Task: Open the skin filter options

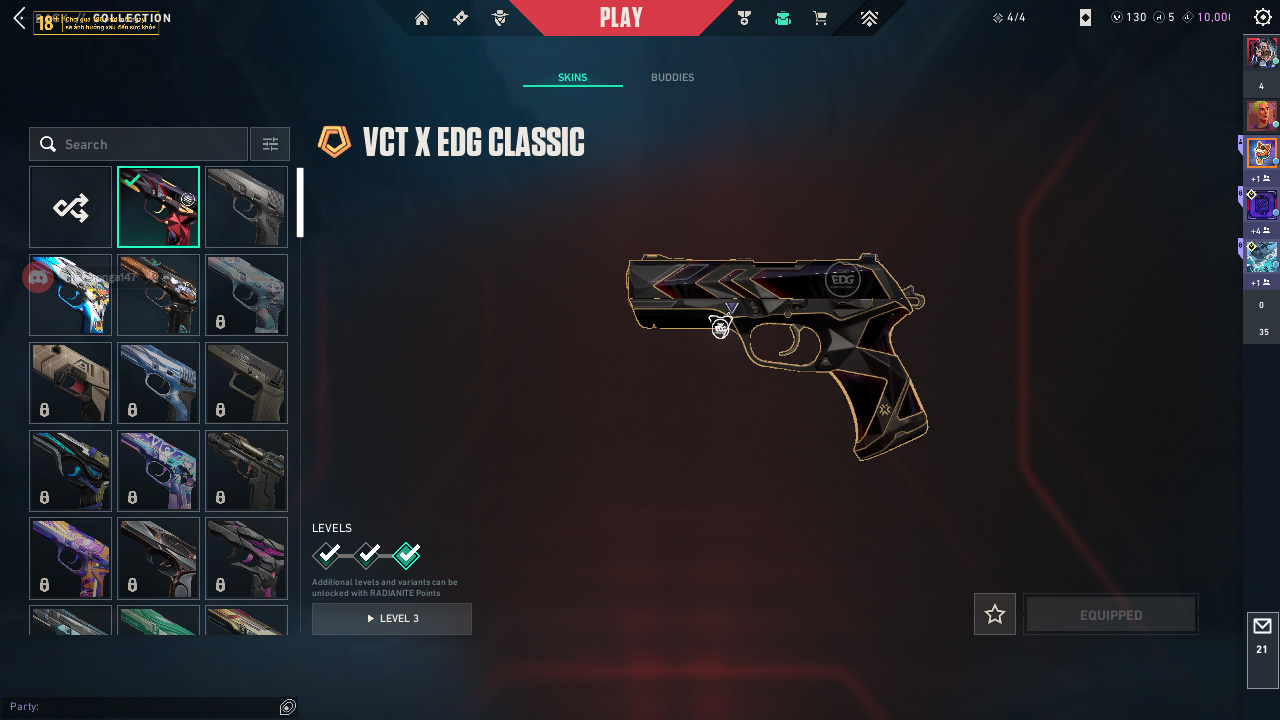Action: (270, 144)
